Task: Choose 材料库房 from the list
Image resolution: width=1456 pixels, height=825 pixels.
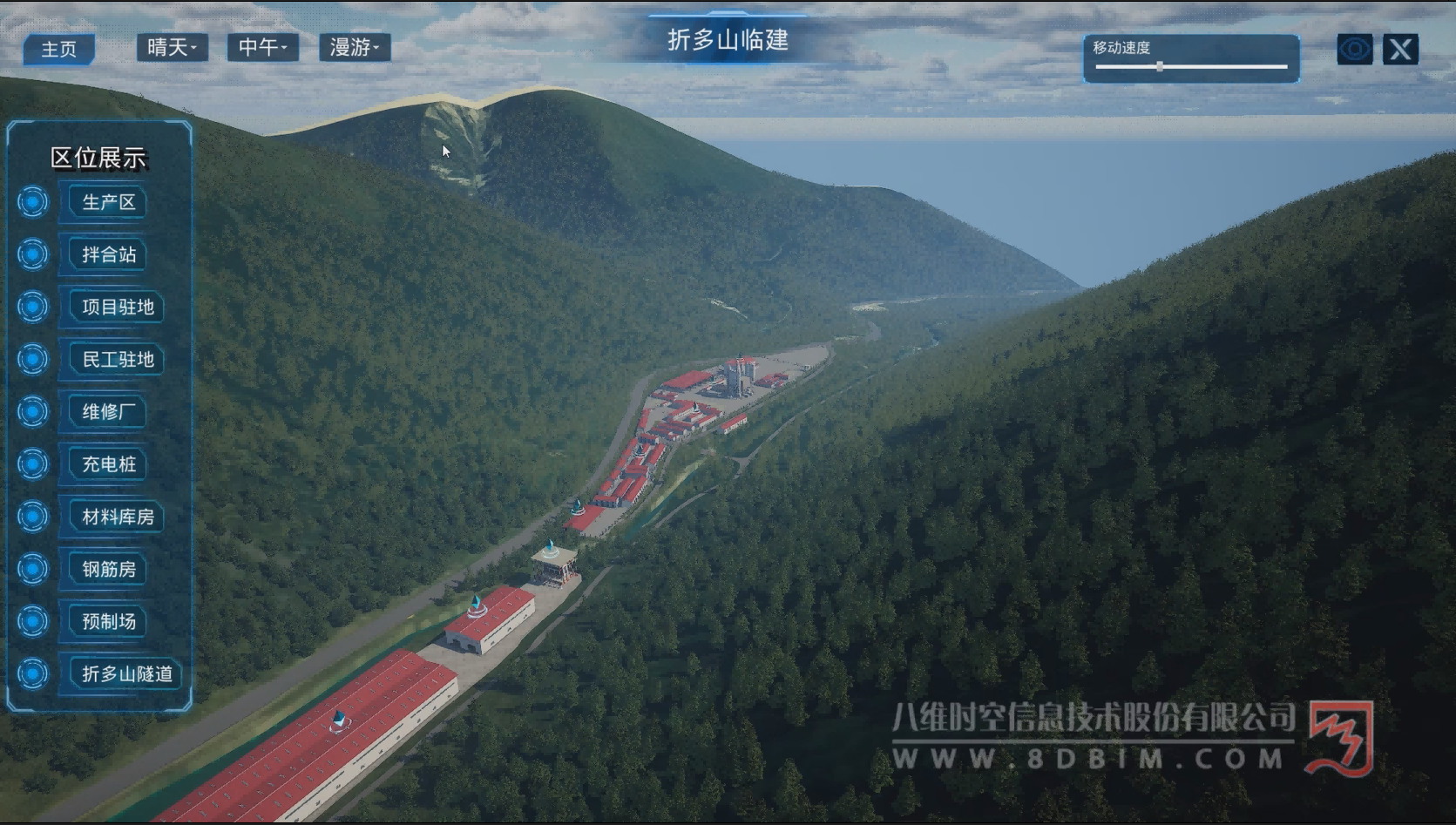Action: (118, 517)
